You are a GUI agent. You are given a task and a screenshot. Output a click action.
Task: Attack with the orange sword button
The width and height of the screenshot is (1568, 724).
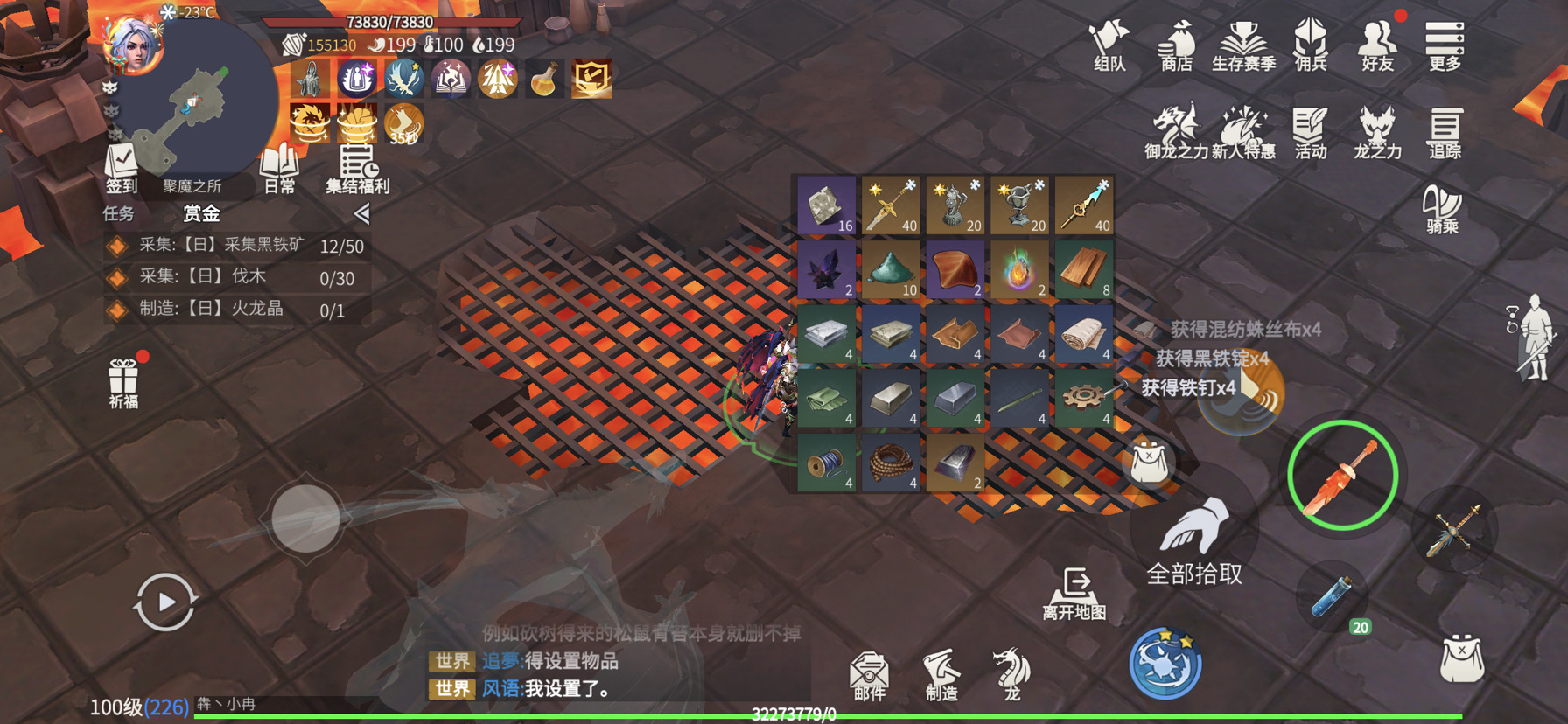[1342, 476]
